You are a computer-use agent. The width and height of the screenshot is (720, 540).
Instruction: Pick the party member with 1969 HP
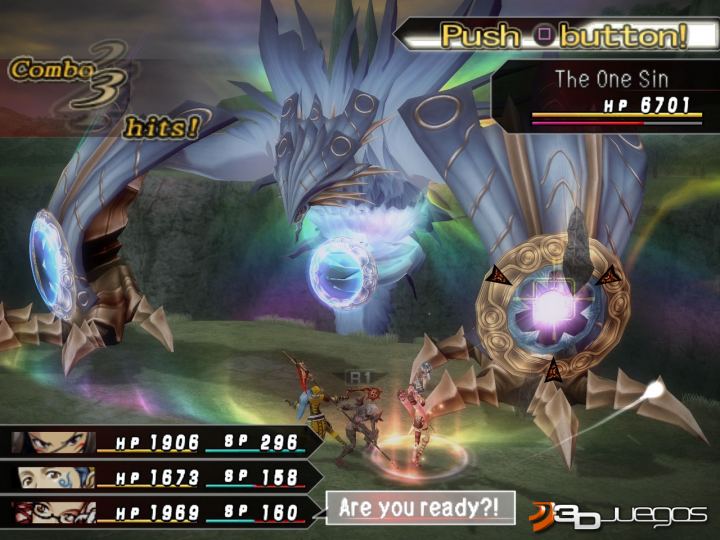[x=160, y=512]
